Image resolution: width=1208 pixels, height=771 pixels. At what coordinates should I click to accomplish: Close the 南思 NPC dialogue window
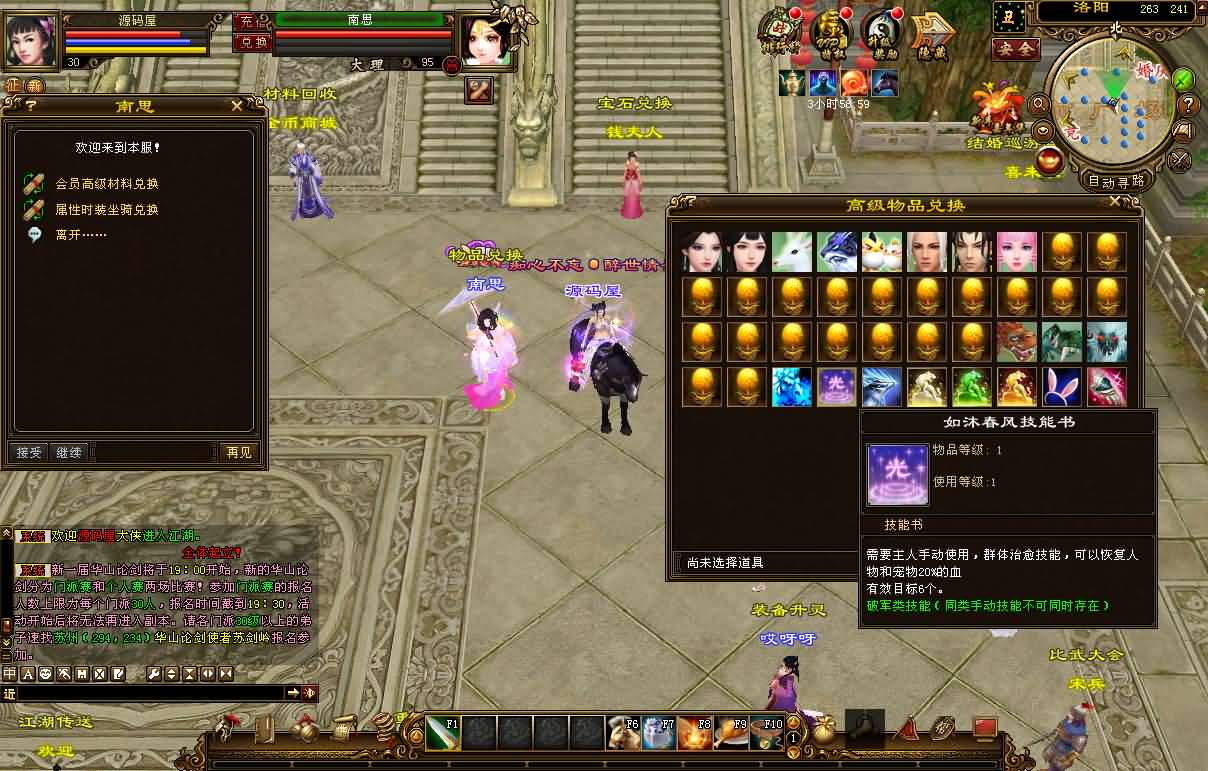pyautogui.click(x=236, y=105)
